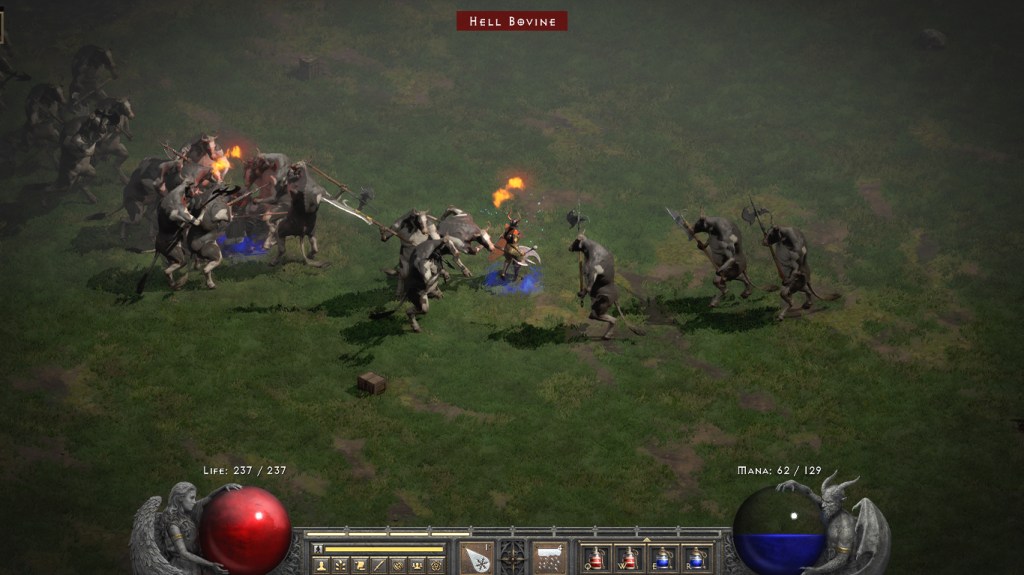Use the healing potion in belt slot Q

(596, 558)
